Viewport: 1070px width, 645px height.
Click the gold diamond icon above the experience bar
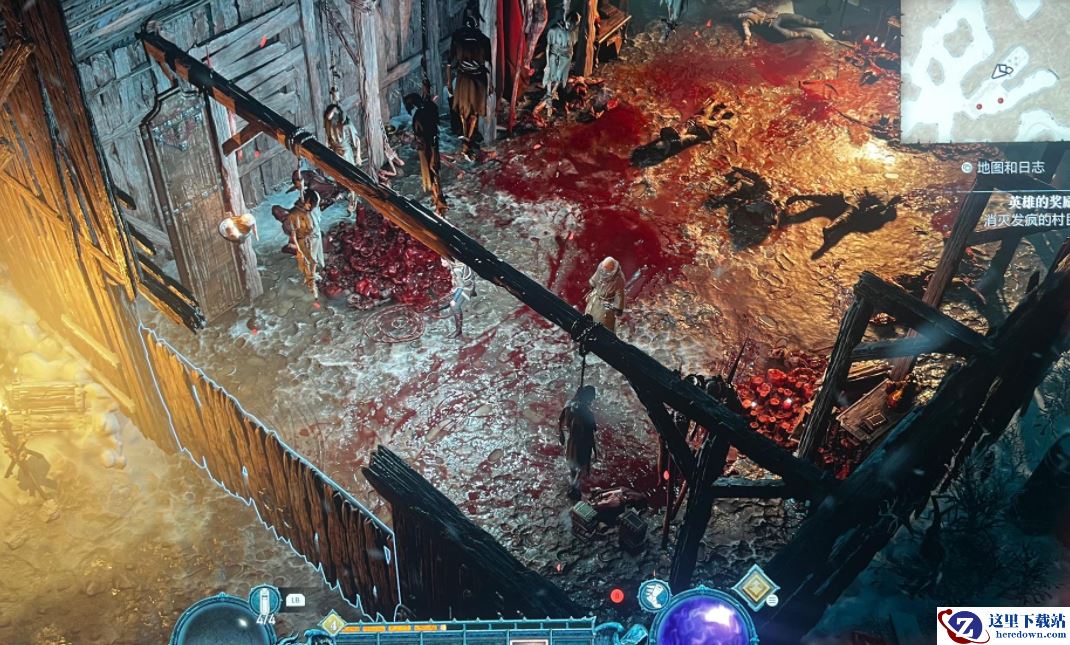(x=333, y=625)
